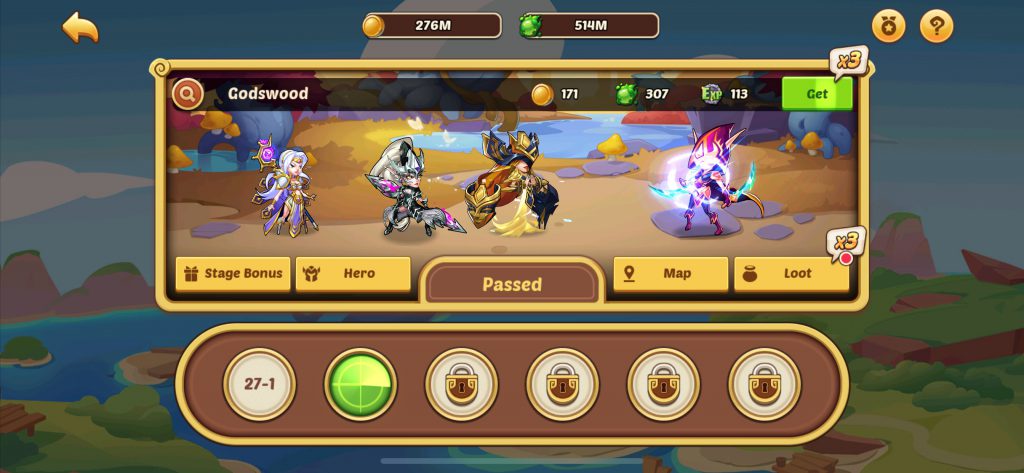Tap the magnifier icon beside Godswood

[x=187, y=95]
